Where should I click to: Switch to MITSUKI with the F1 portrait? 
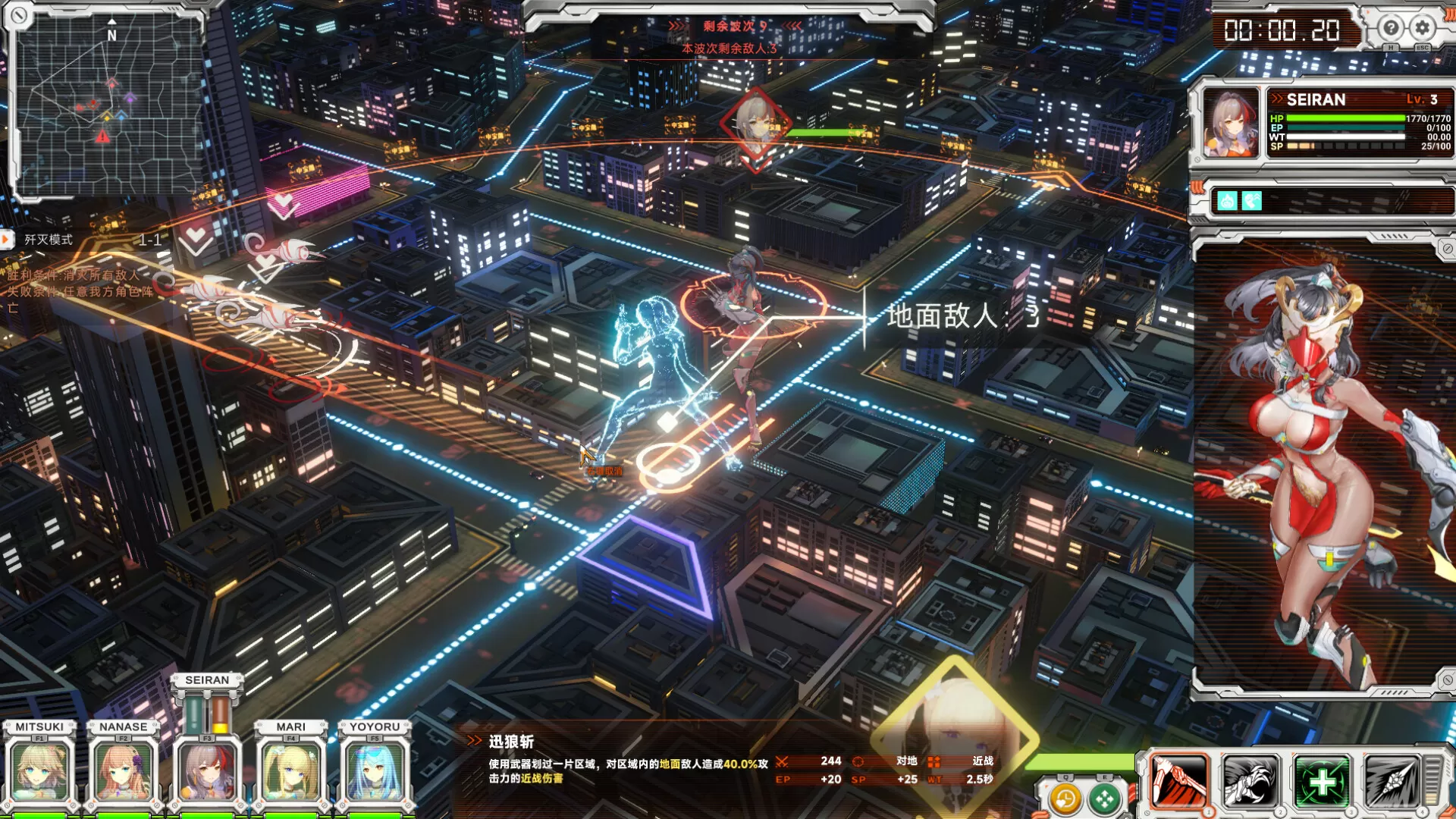point(38,770)
